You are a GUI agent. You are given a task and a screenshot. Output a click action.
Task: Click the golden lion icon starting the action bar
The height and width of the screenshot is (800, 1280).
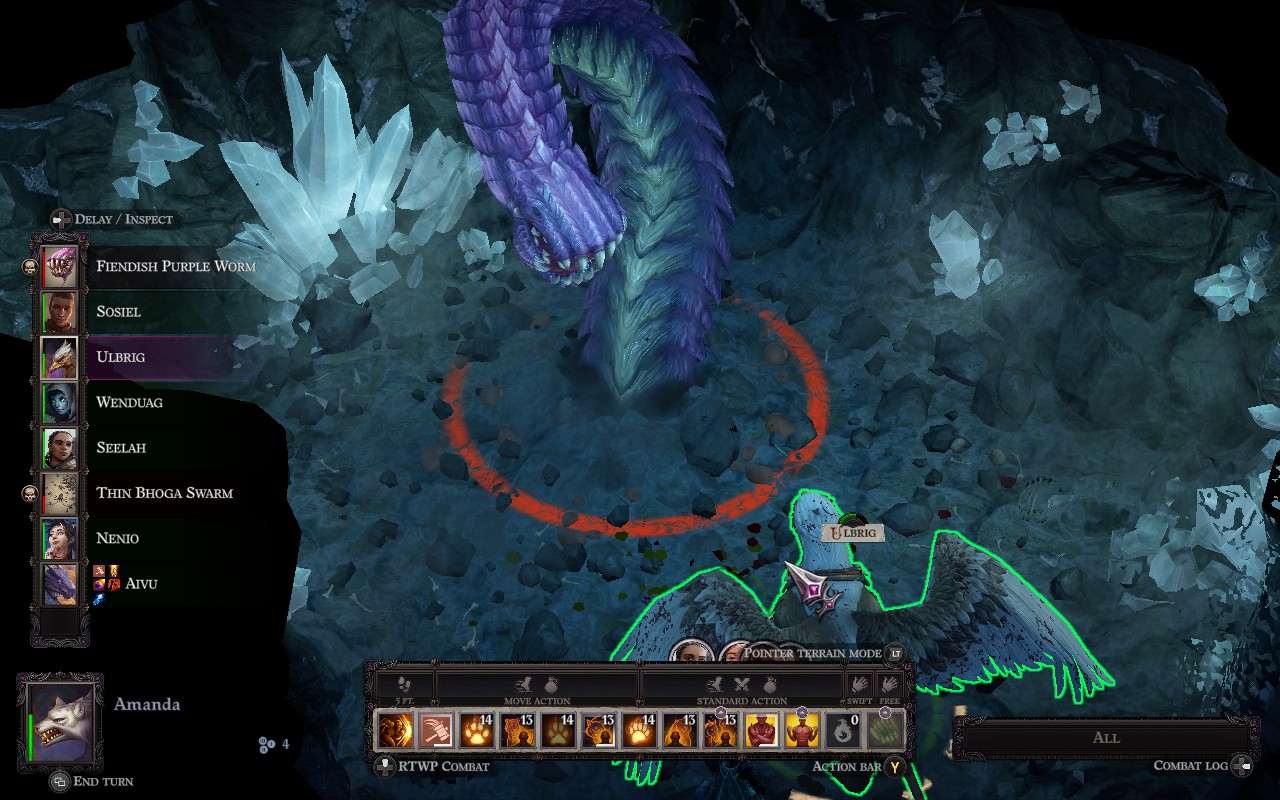click(x=393, y=730)
